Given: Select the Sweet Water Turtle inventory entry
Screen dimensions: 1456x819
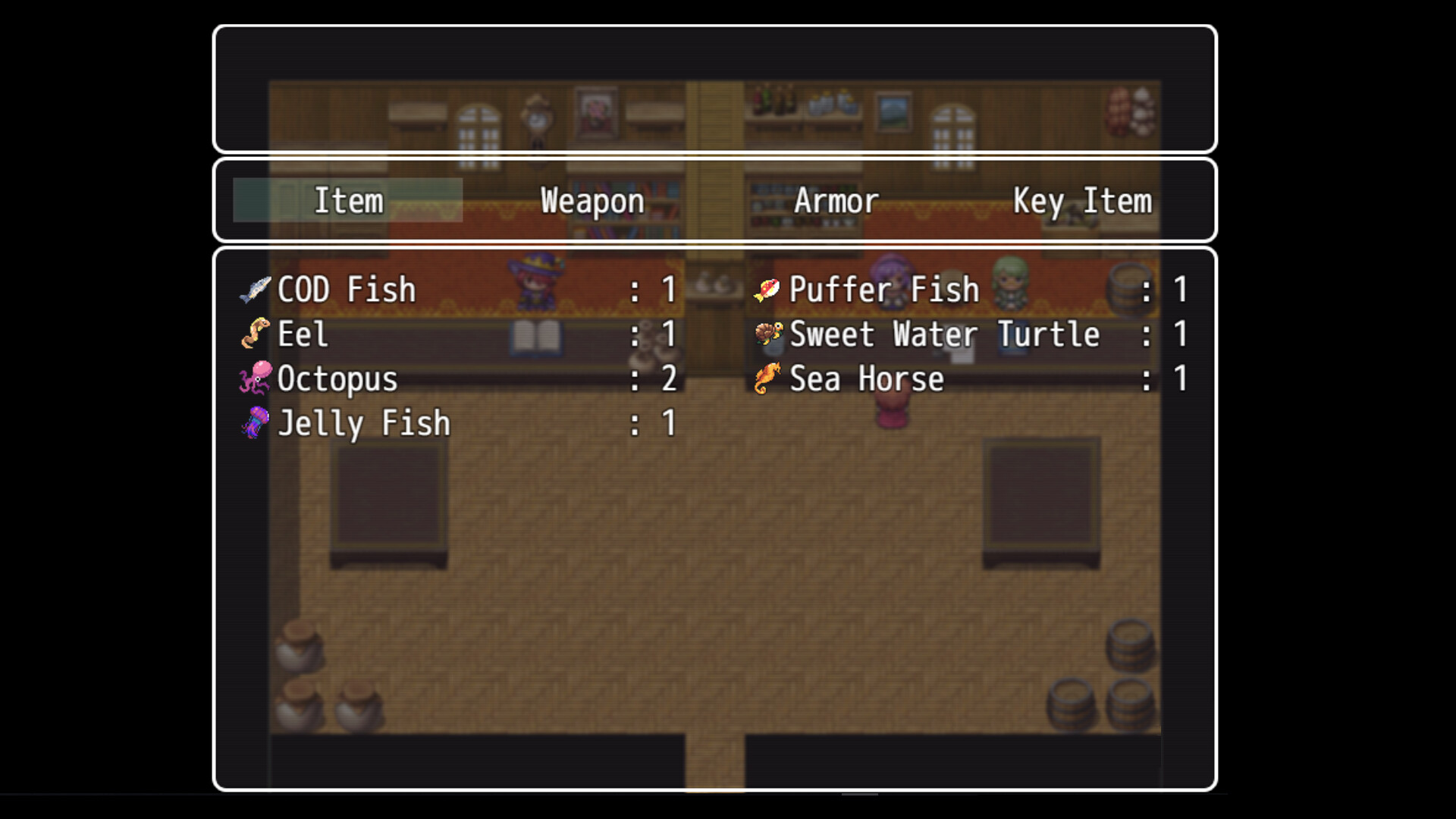Looking at the screenshot, I should tap(943, 334).
